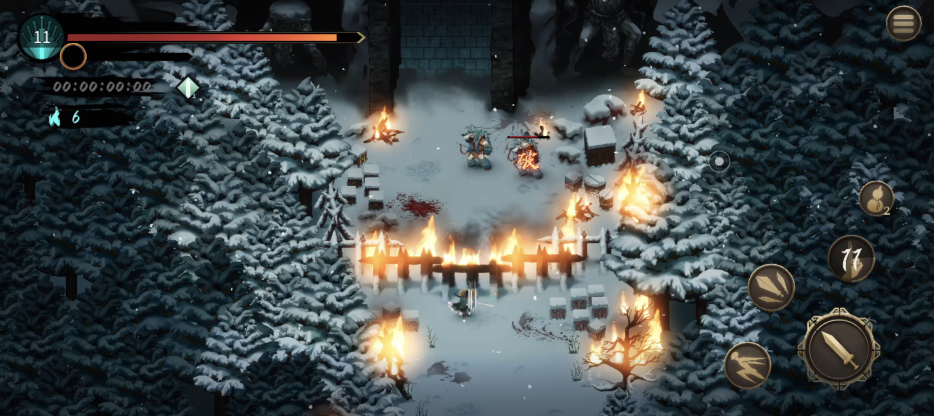Activate the skill showing cooldown 11

click(851, 259)
